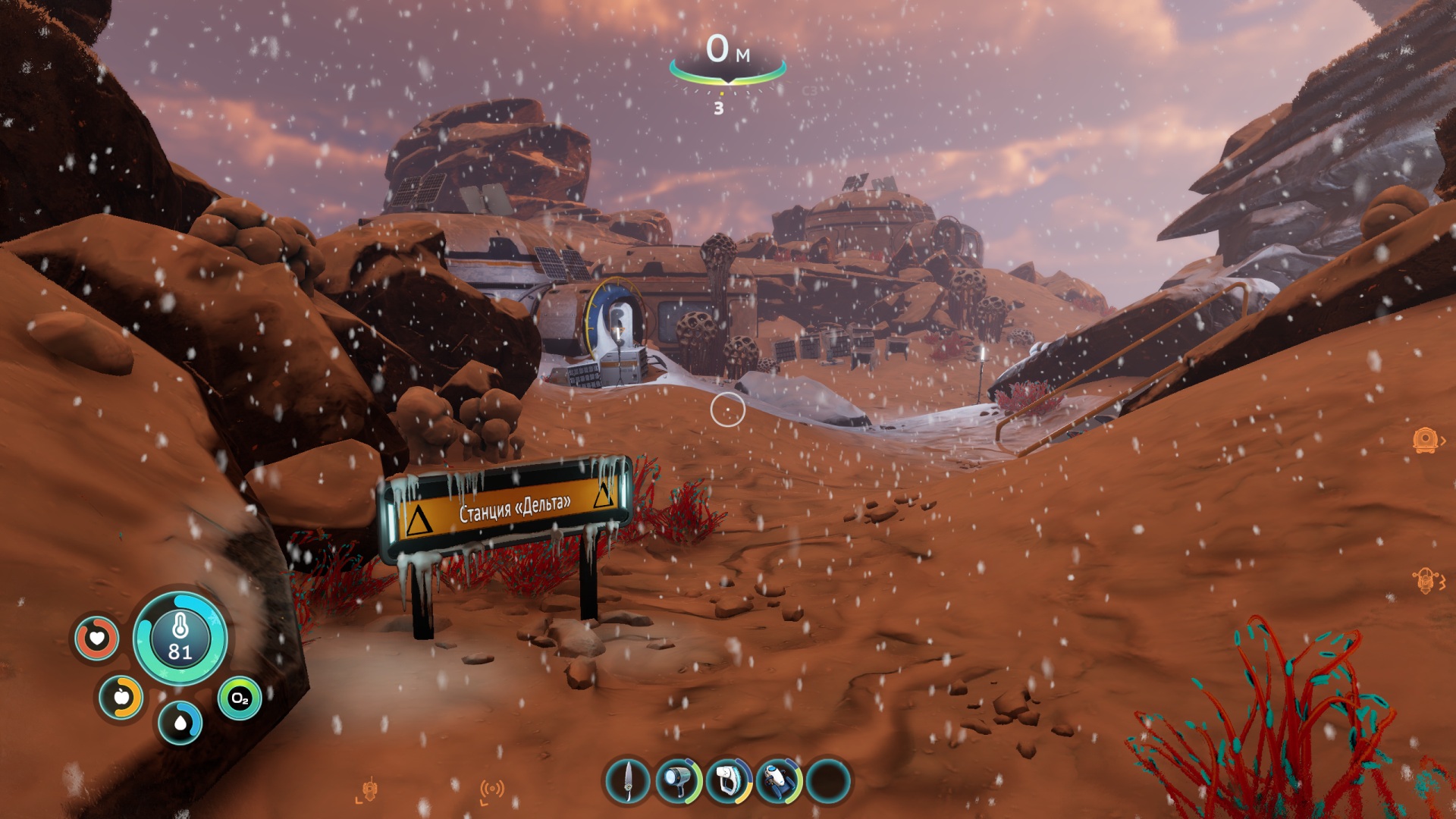
Task: Choose the Seaglide slot in the hotbar
Action: [779, 780]
